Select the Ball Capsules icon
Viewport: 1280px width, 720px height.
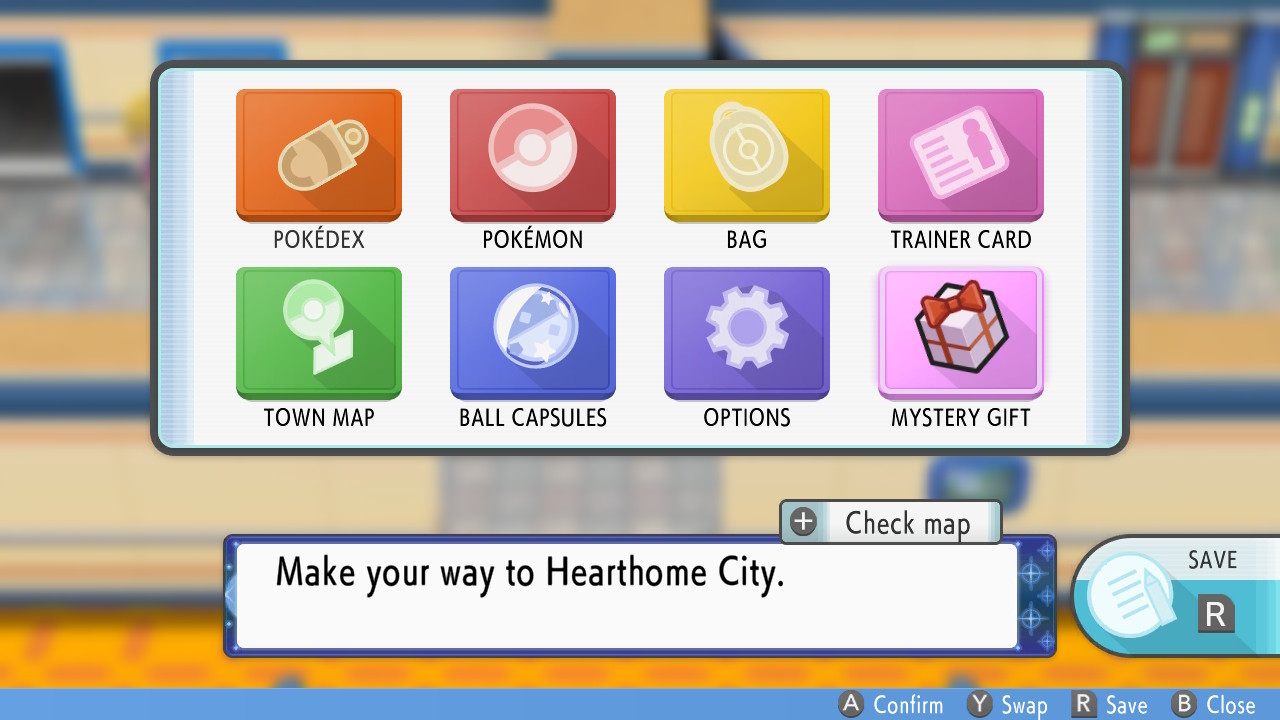532,333
